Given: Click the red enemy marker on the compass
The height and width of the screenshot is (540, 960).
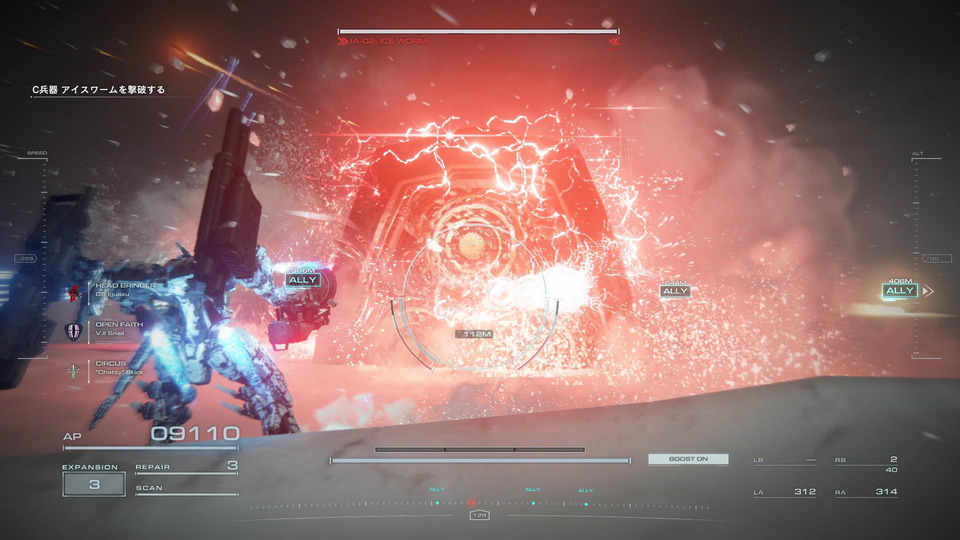Looking at the screenshot, I should [x=471, y=503].
